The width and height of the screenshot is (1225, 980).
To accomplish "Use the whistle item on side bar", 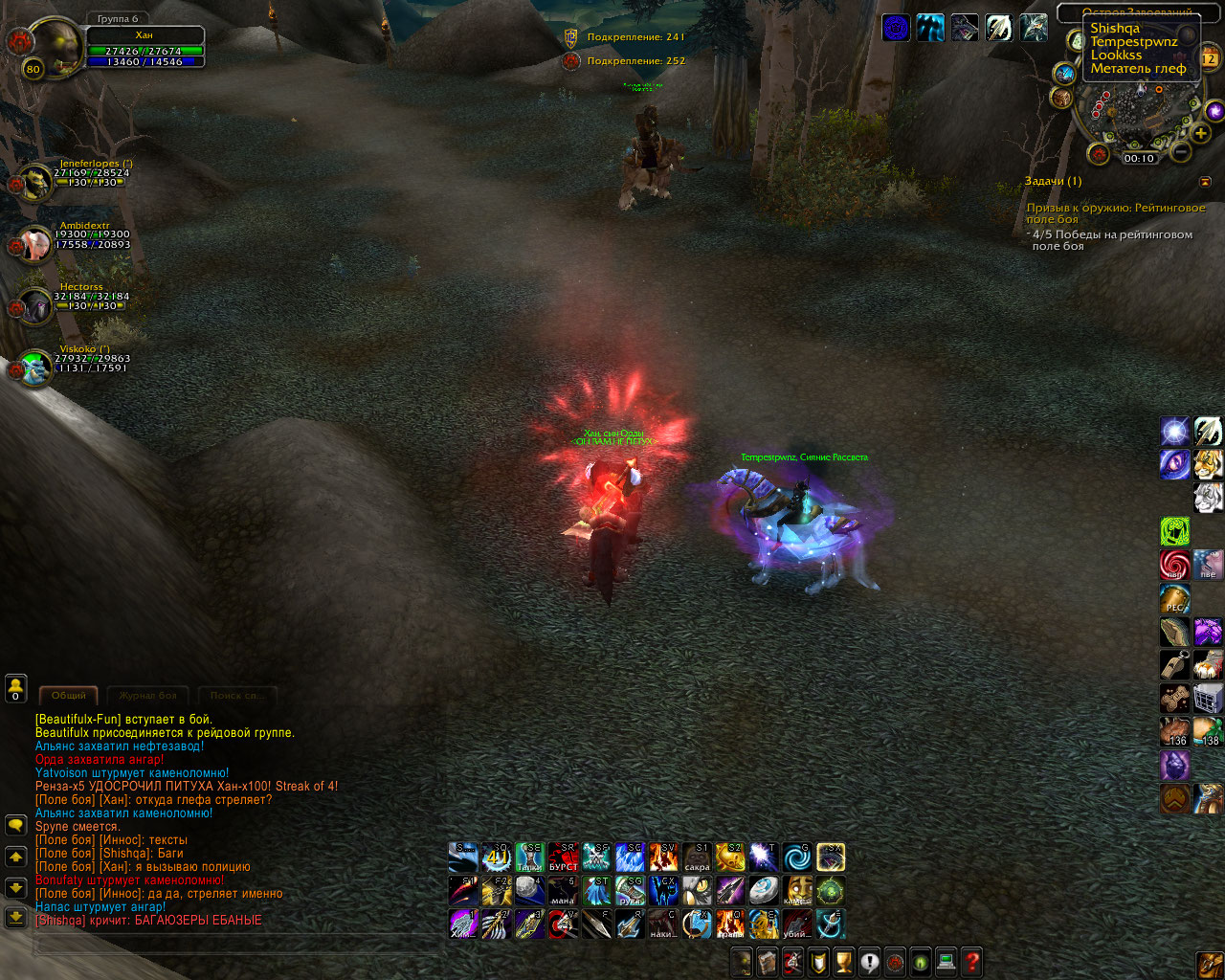I will [1174, 664].
